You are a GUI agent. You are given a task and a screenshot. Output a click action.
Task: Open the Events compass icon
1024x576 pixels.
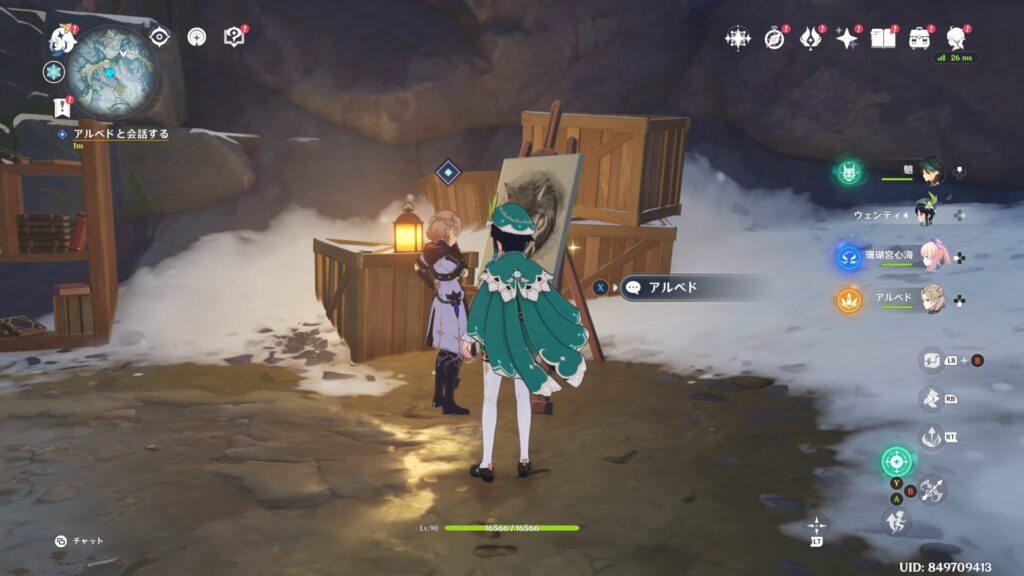point(774,38)
